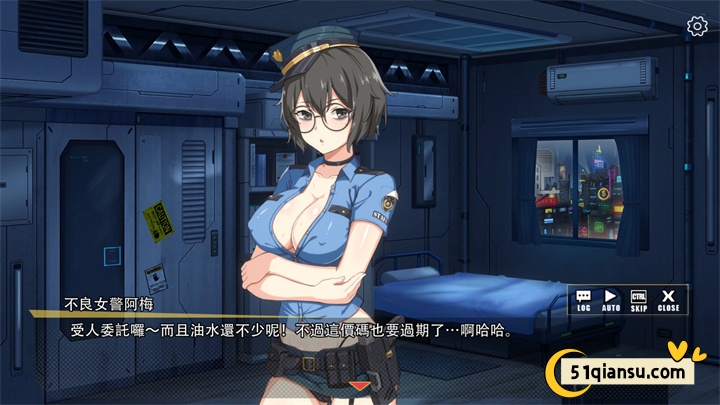Open the dialogue LOG history
Screen dimensions: 720x405
[584, 300]
